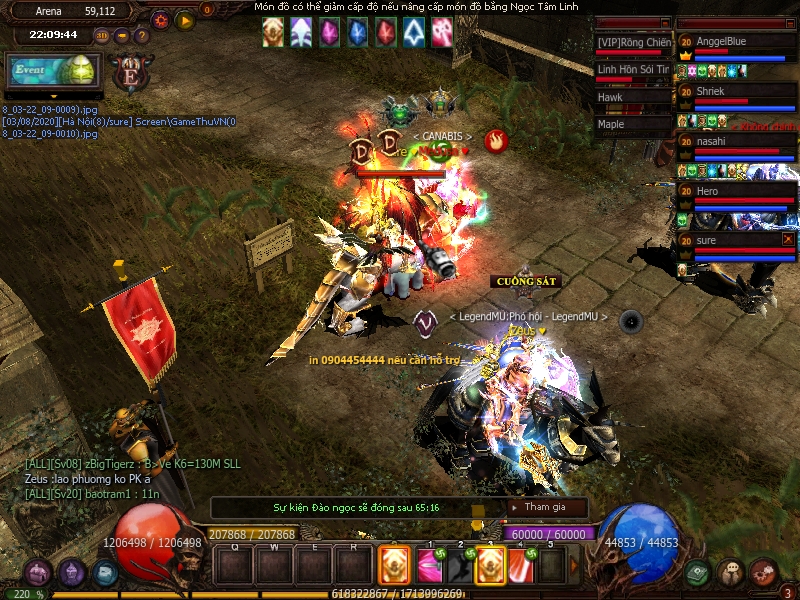This screenshot has width=800, height=600.
Task: Open the chat bubbles social icon
Action: [730, 573]
